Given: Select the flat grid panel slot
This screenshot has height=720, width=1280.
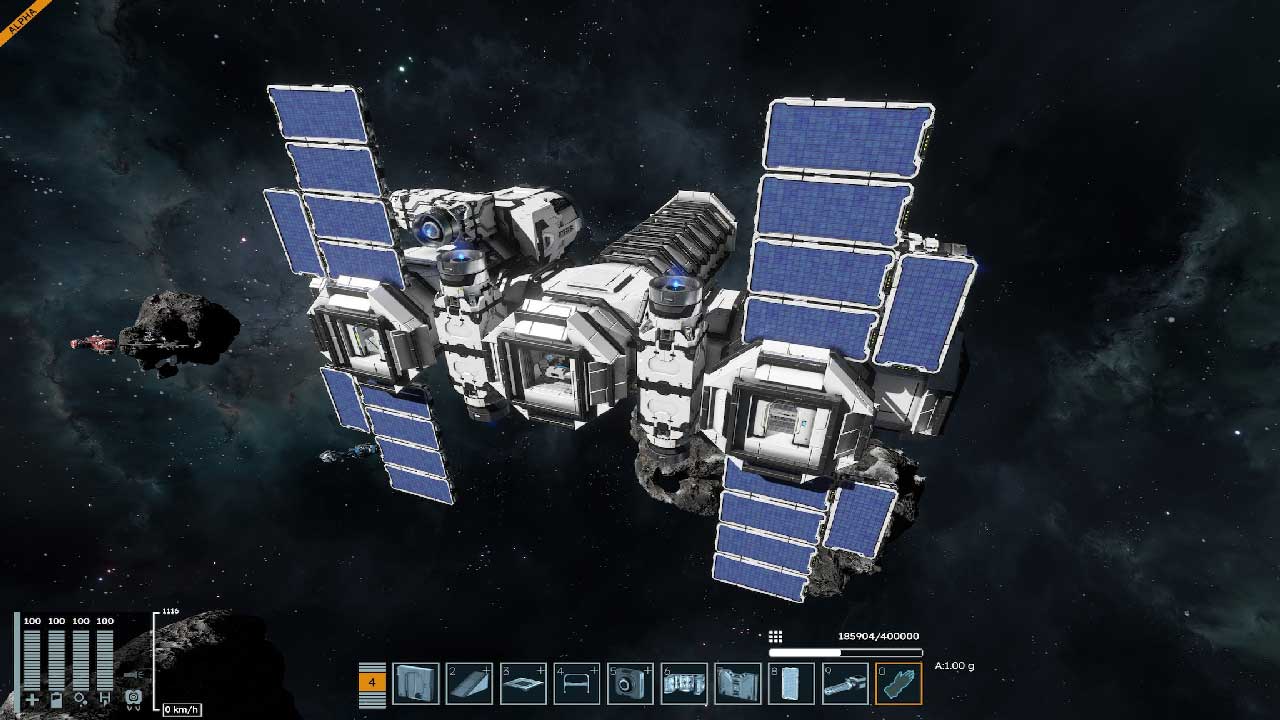Looking at the screenshot, I should (x=523, y=683).
